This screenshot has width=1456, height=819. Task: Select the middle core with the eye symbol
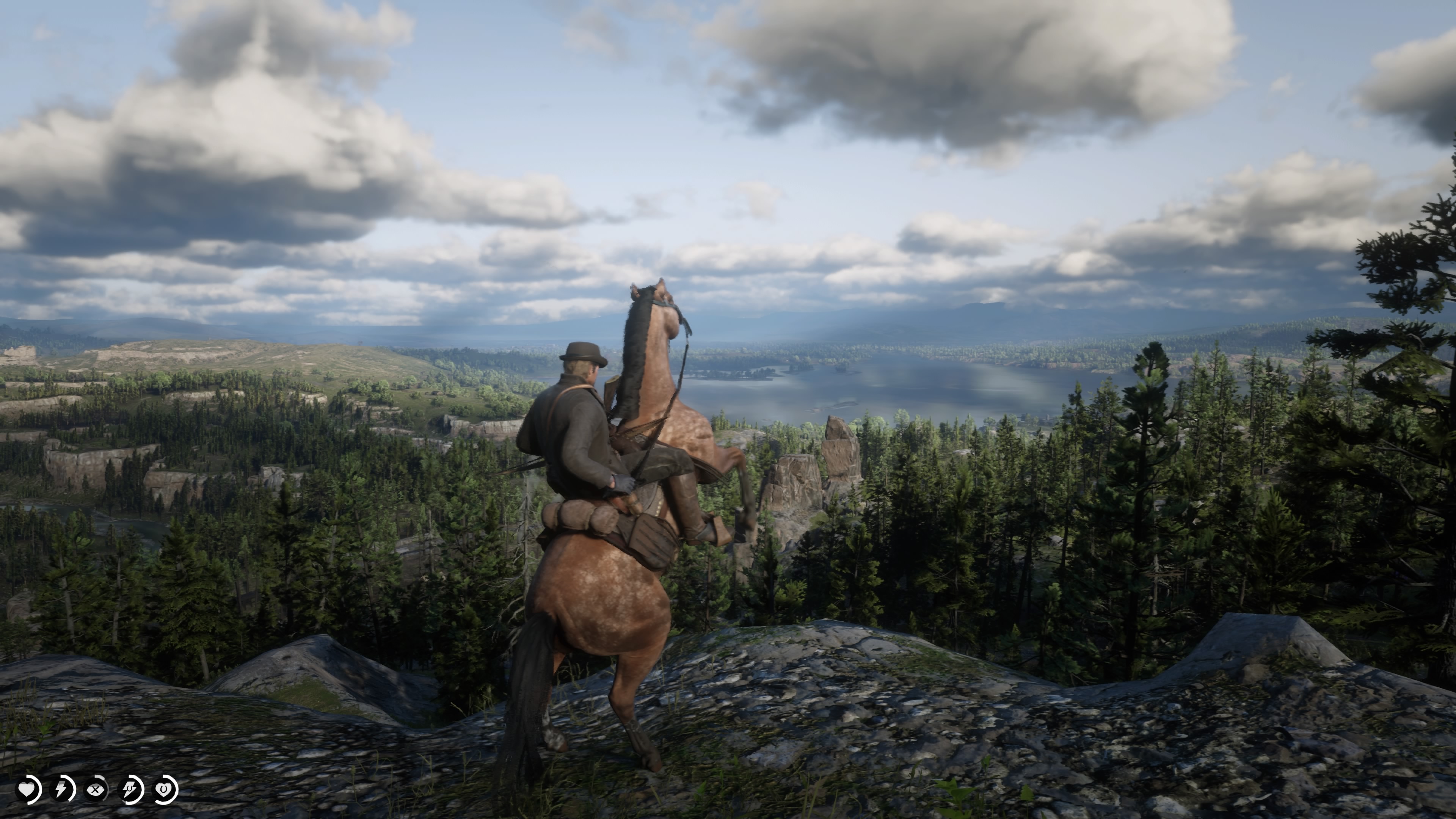96,789
